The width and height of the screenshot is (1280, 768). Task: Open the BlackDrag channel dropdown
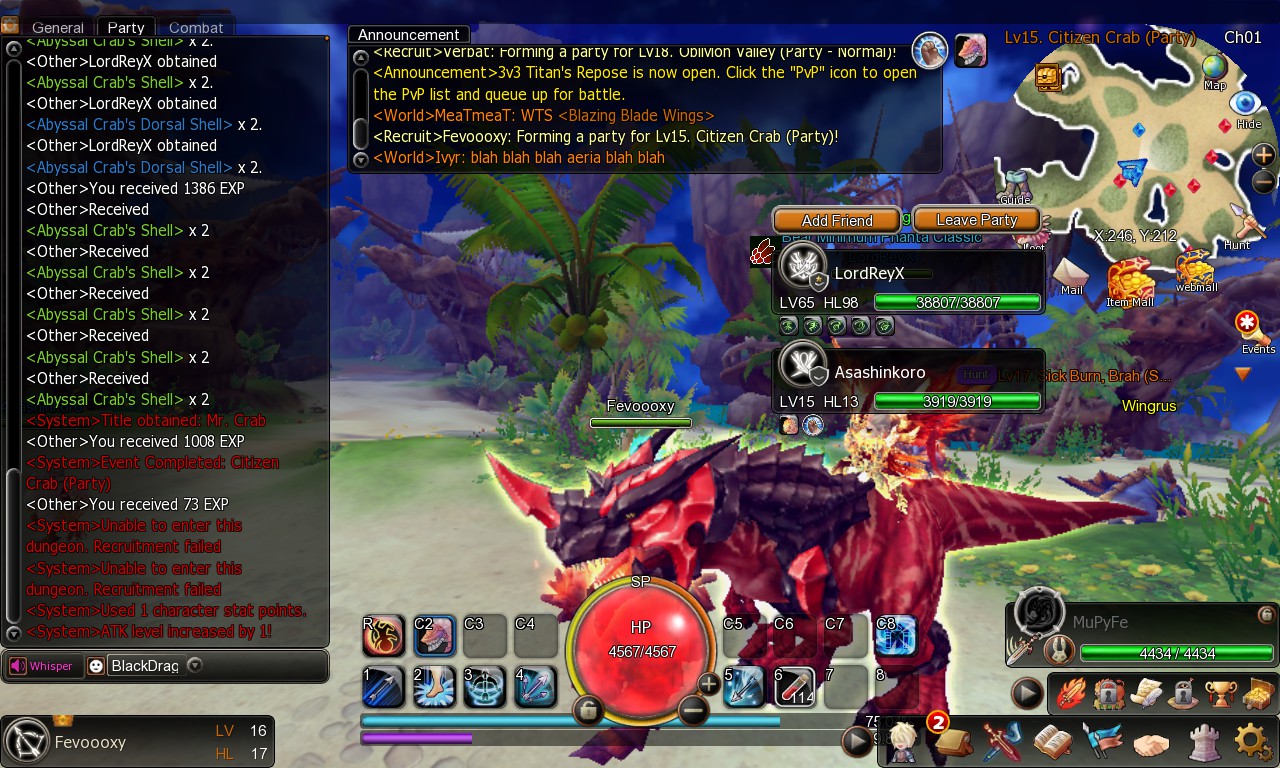pos(195,666)
